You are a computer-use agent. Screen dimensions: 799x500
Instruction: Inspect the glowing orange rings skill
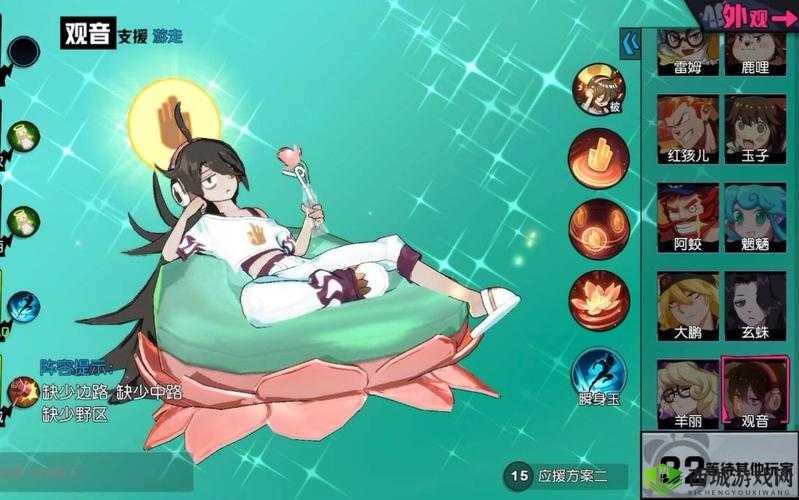[x=597, y=227]
